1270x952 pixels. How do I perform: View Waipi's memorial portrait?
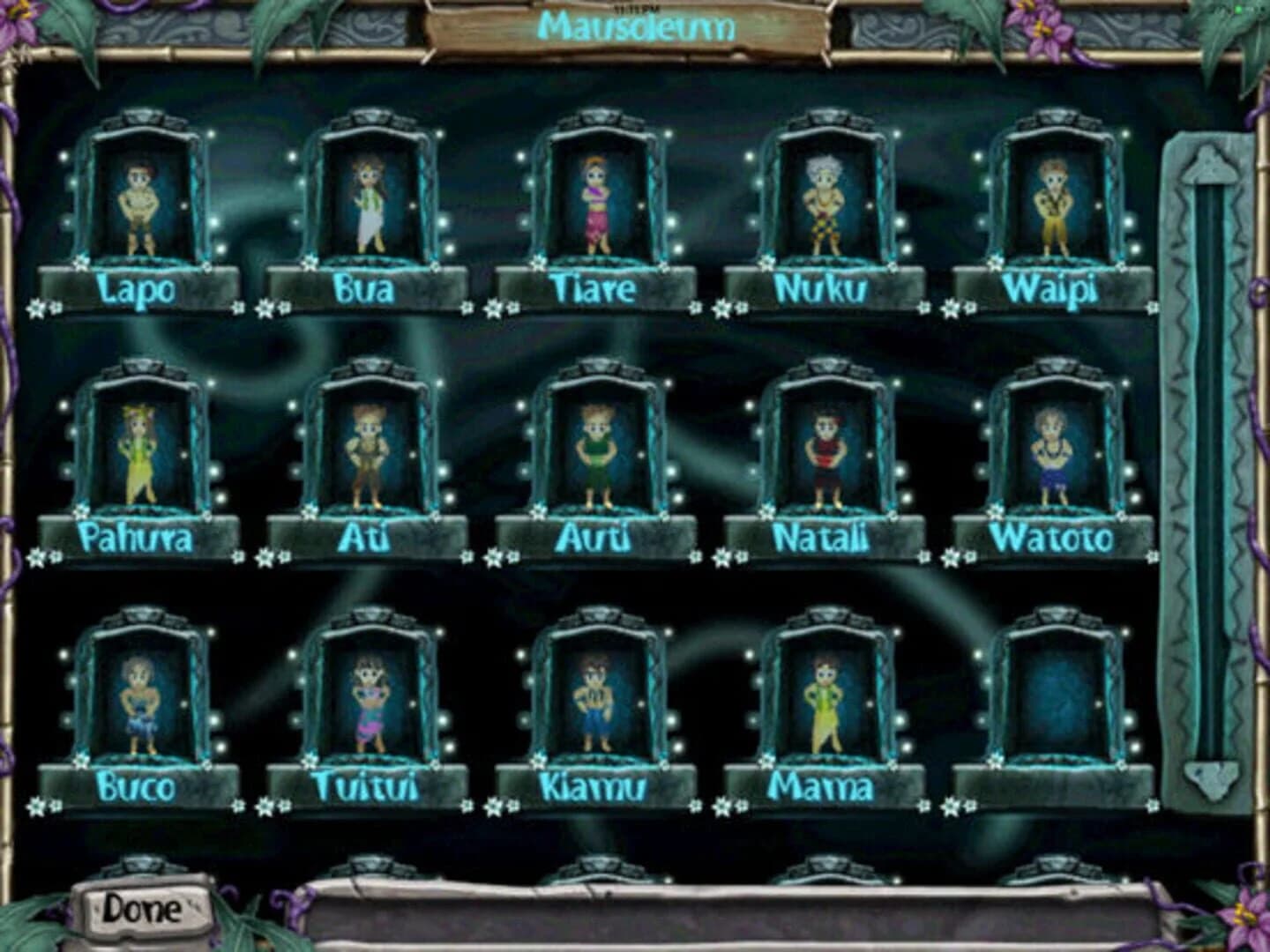coord(1055,203)
